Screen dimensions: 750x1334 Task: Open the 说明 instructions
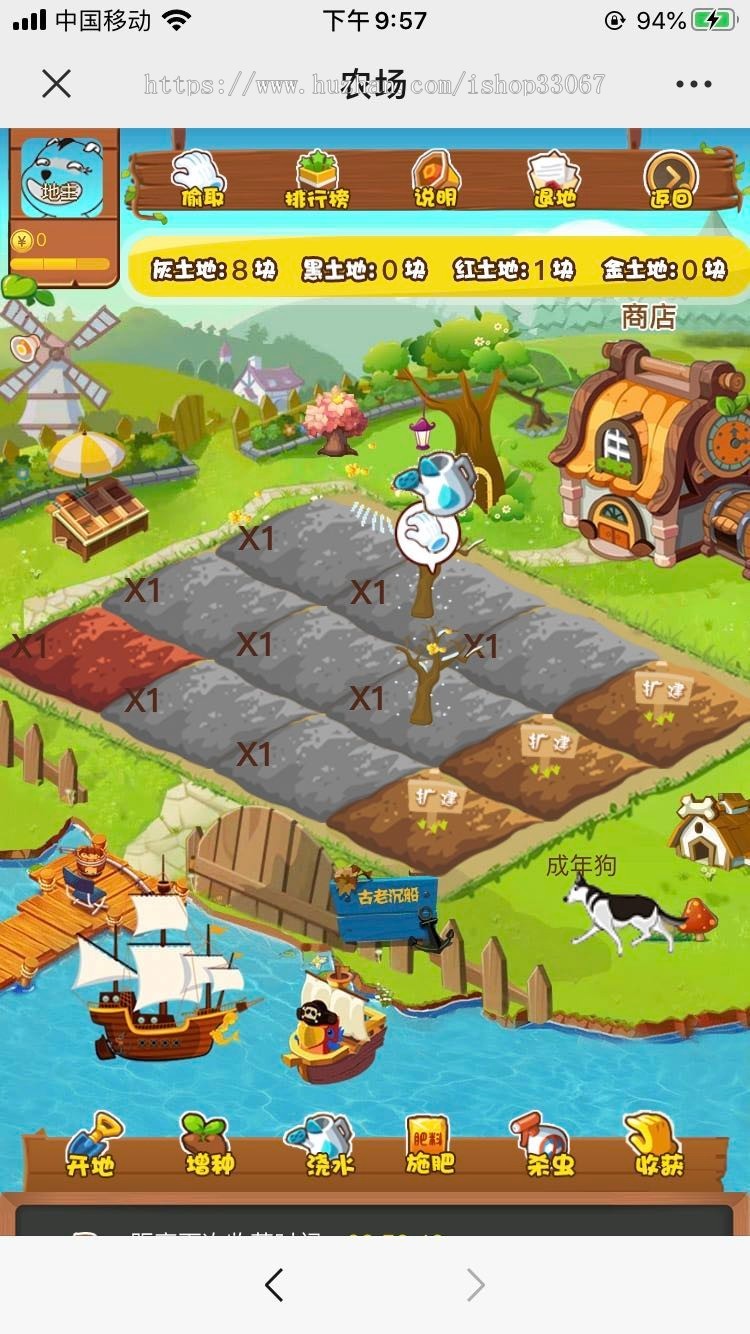[x=435, y=179]
